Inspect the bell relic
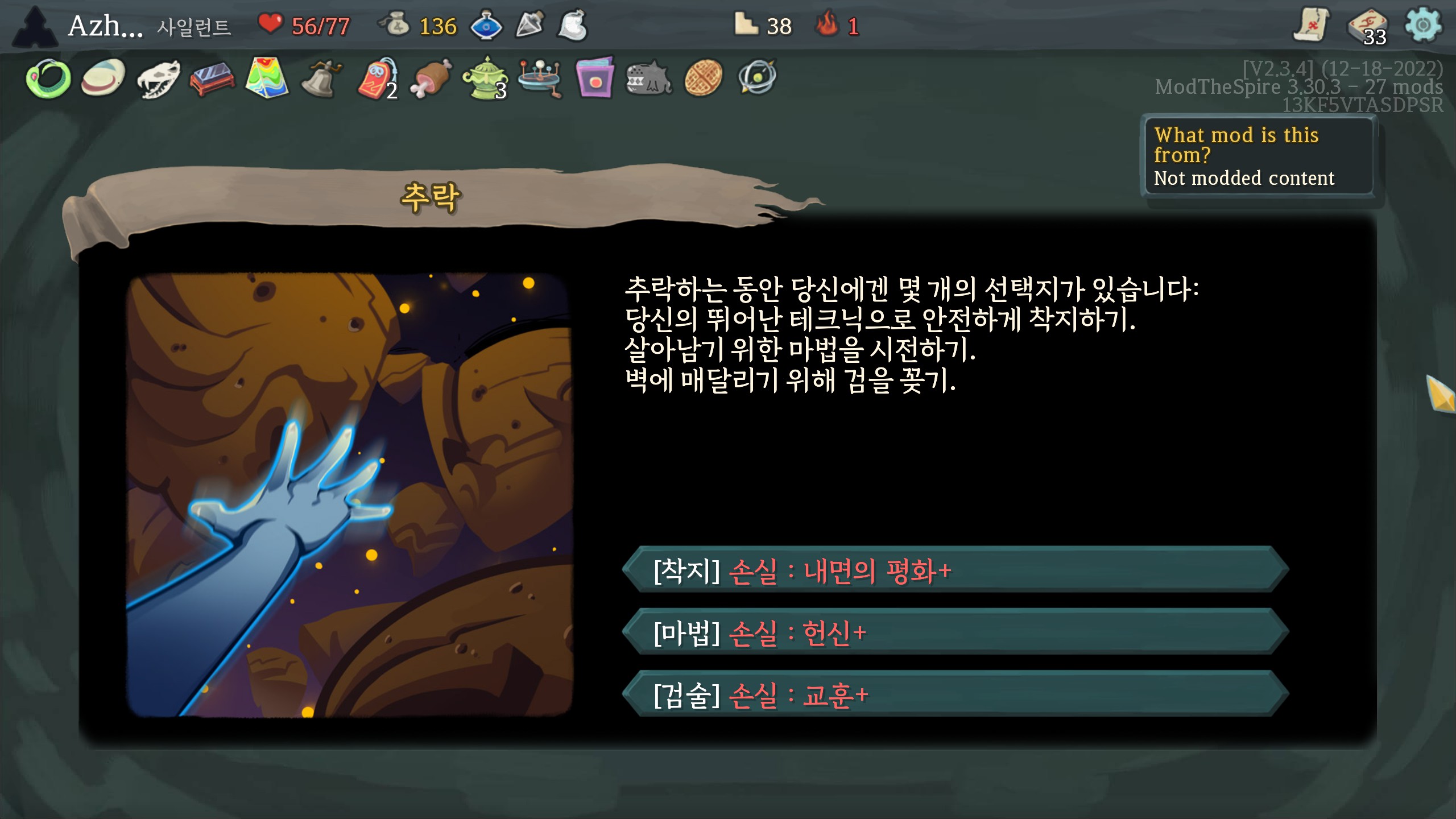Viewport: 1456px width, 819px height. (321, 78)
